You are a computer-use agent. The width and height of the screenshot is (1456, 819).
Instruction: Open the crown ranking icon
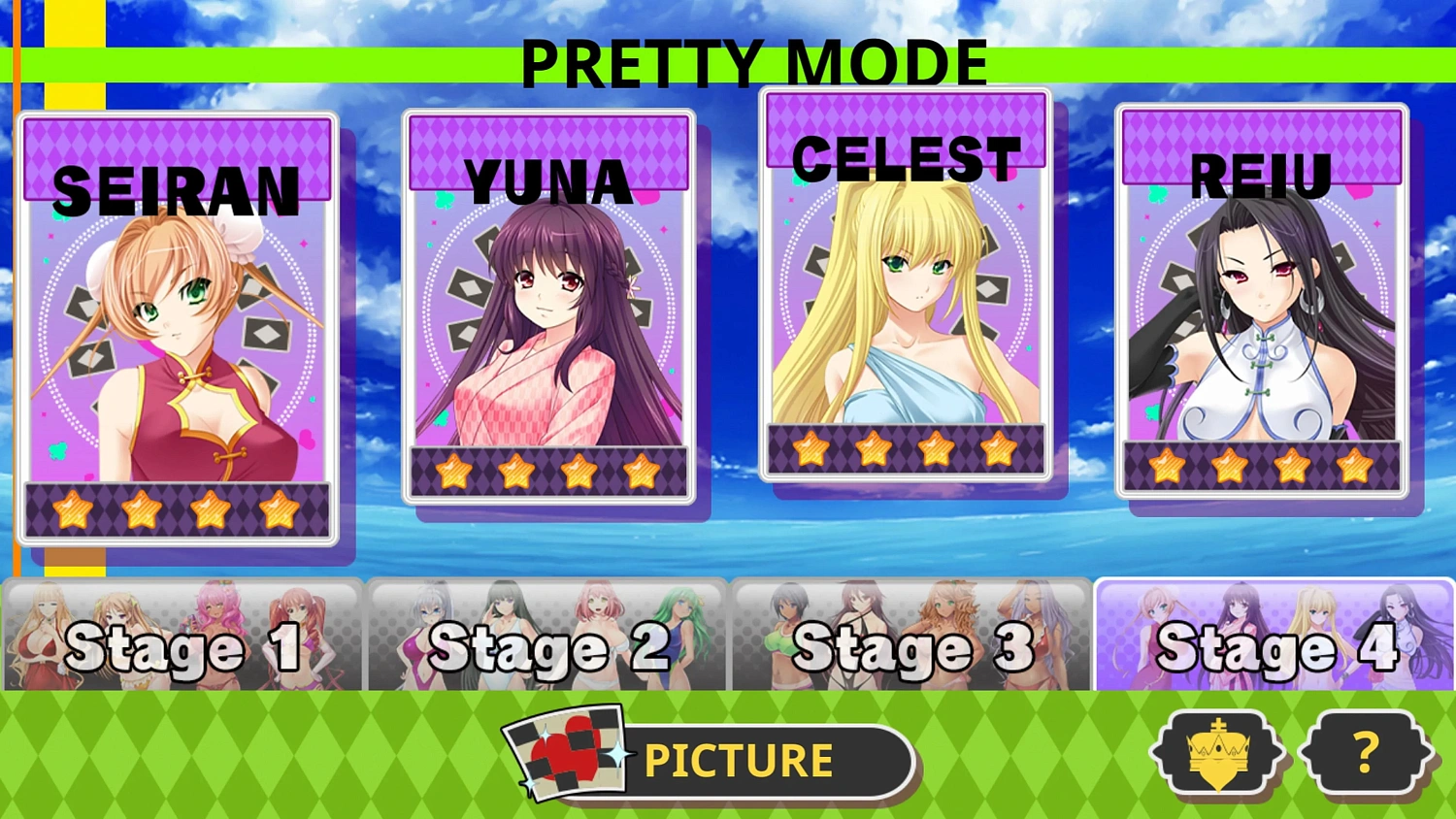tap(1216, 752)
